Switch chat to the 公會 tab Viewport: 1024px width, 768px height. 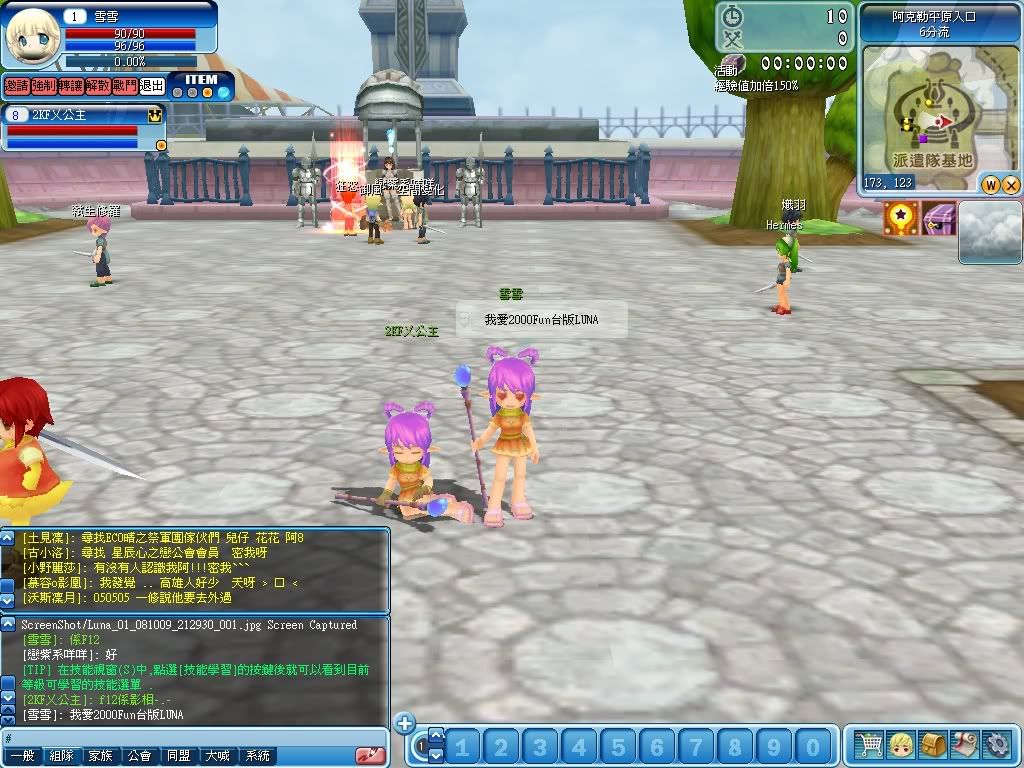[139, 756]
